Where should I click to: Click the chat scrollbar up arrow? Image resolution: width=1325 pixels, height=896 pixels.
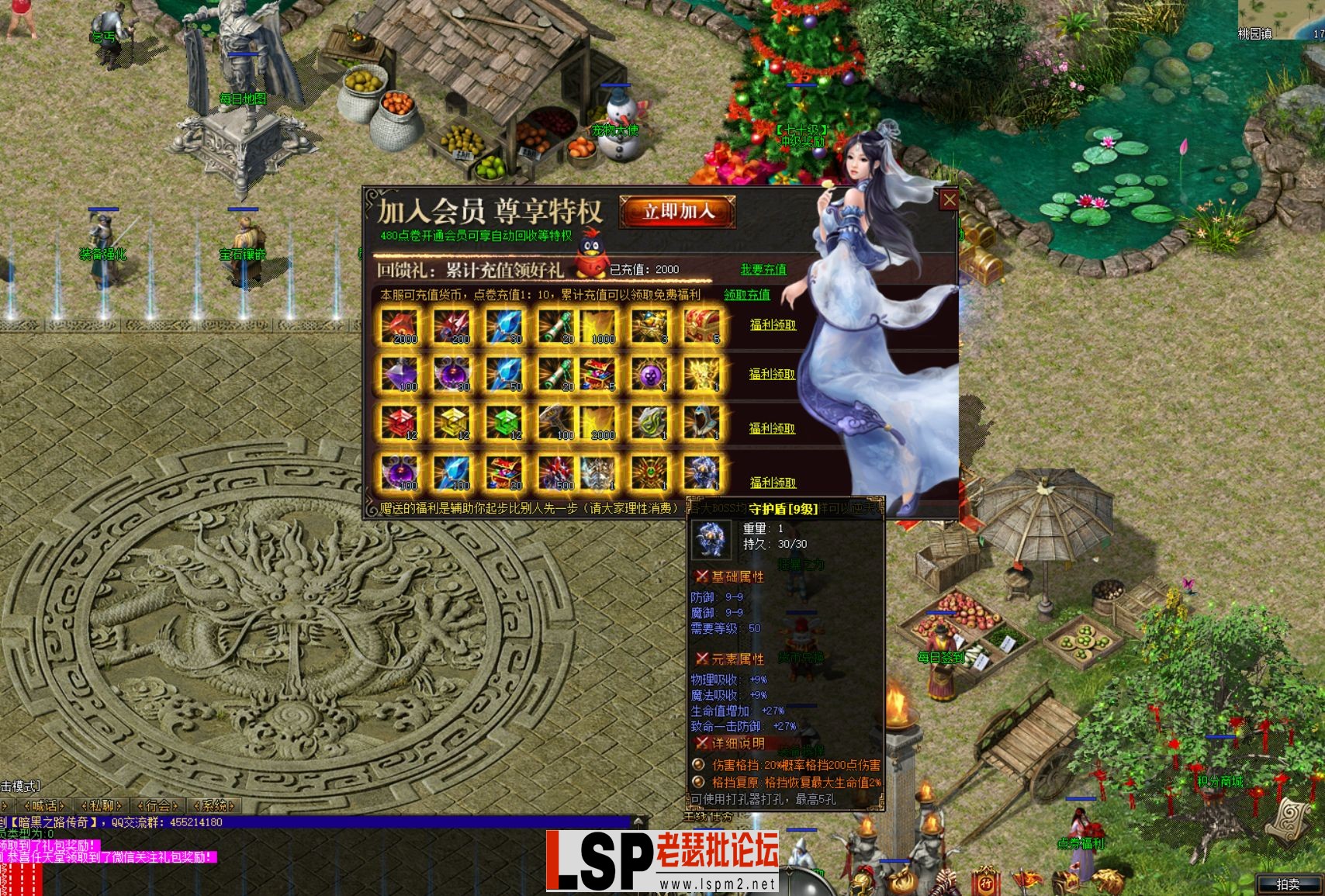(638, 821)
